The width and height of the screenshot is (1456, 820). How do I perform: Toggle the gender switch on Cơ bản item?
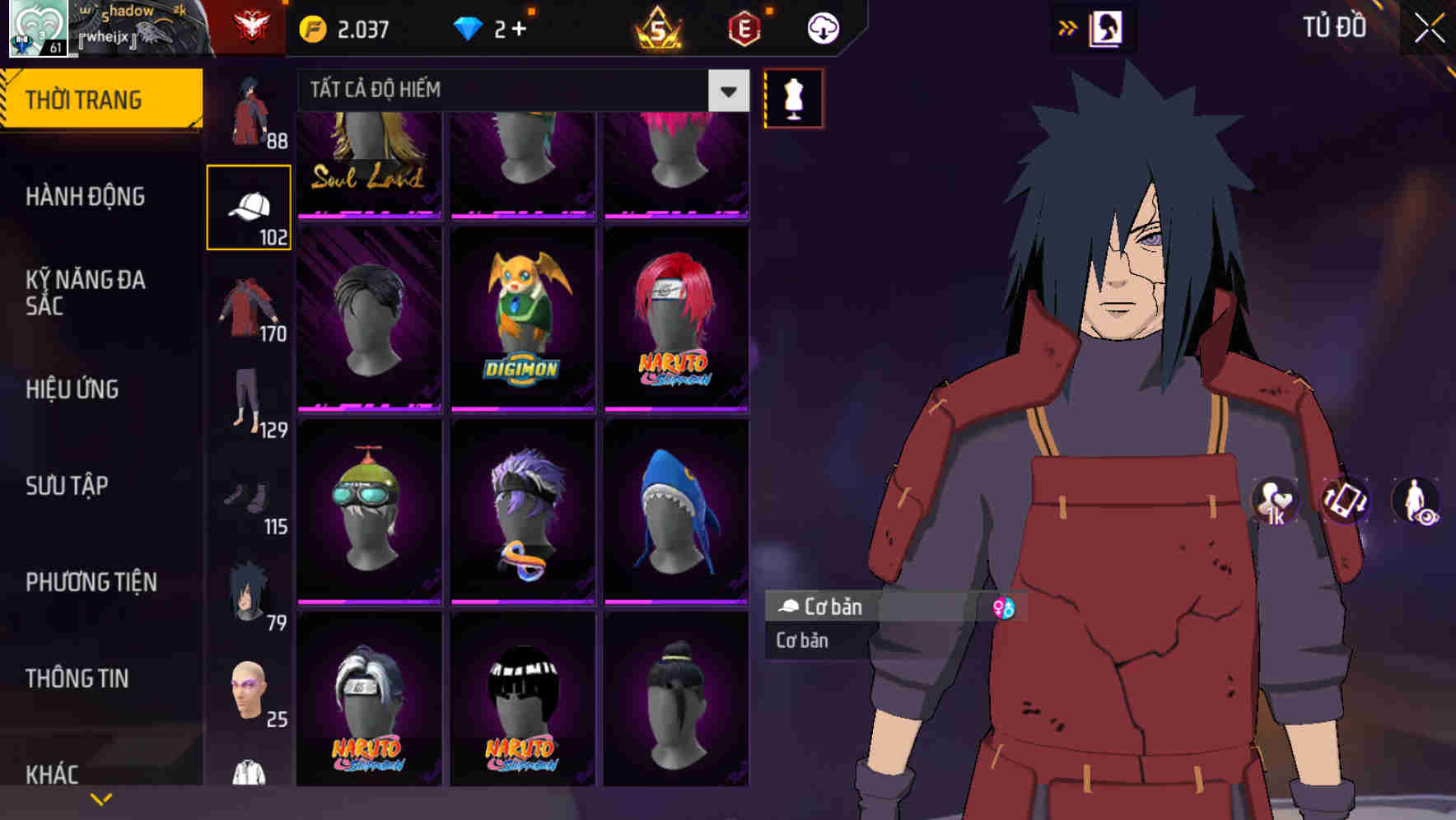tap(1004, 608)
